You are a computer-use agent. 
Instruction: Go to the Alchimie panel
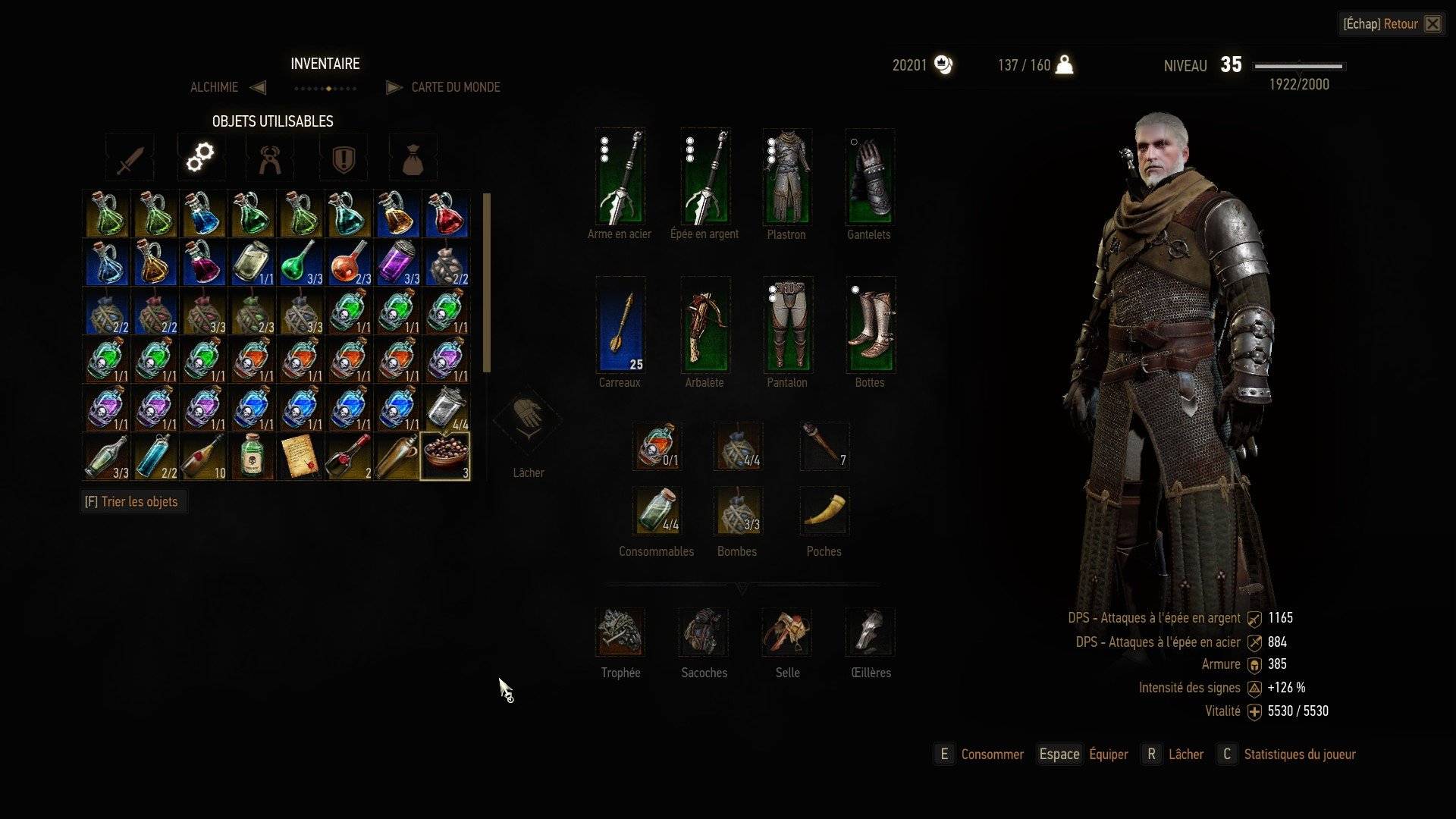[215, 87]
